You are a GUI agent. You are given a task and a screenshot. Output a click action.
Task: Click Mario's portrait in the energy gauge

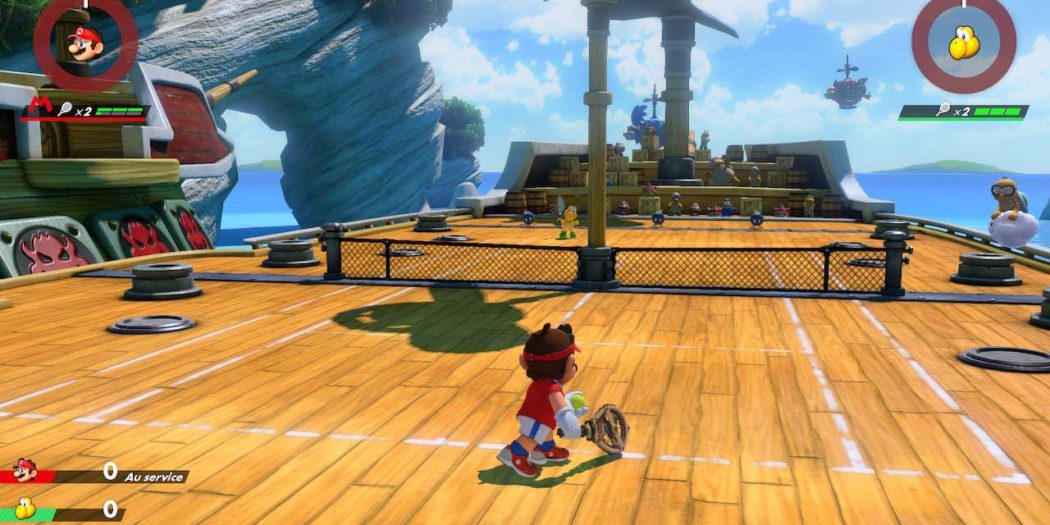coord(84,41)
